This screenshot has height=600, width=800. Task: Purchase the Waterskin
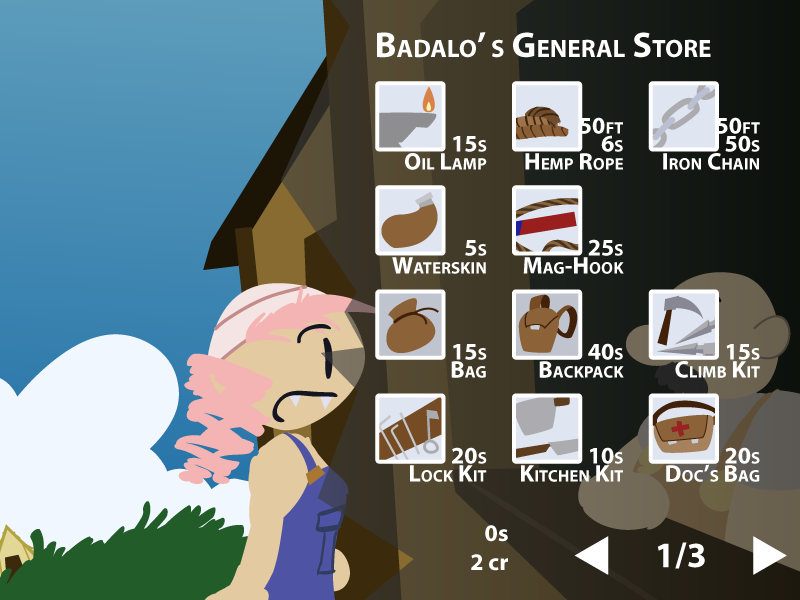pos(410,220)
